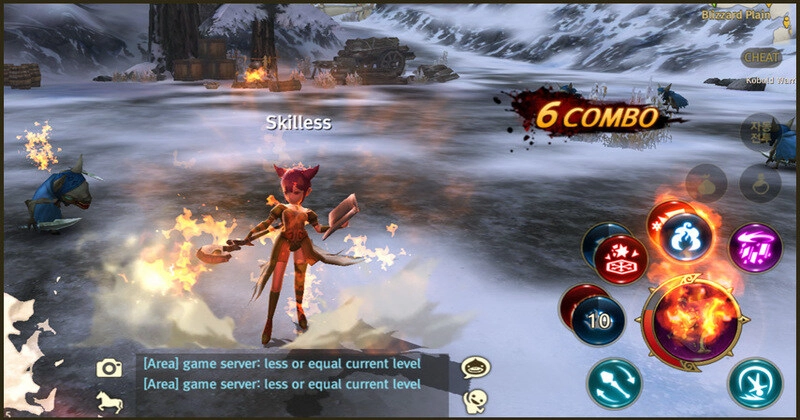Image resolution: width=800 pixels, height=420 pixels.
Task: Toggle the auto-battle button with Korean text
Action: (760, 130)
